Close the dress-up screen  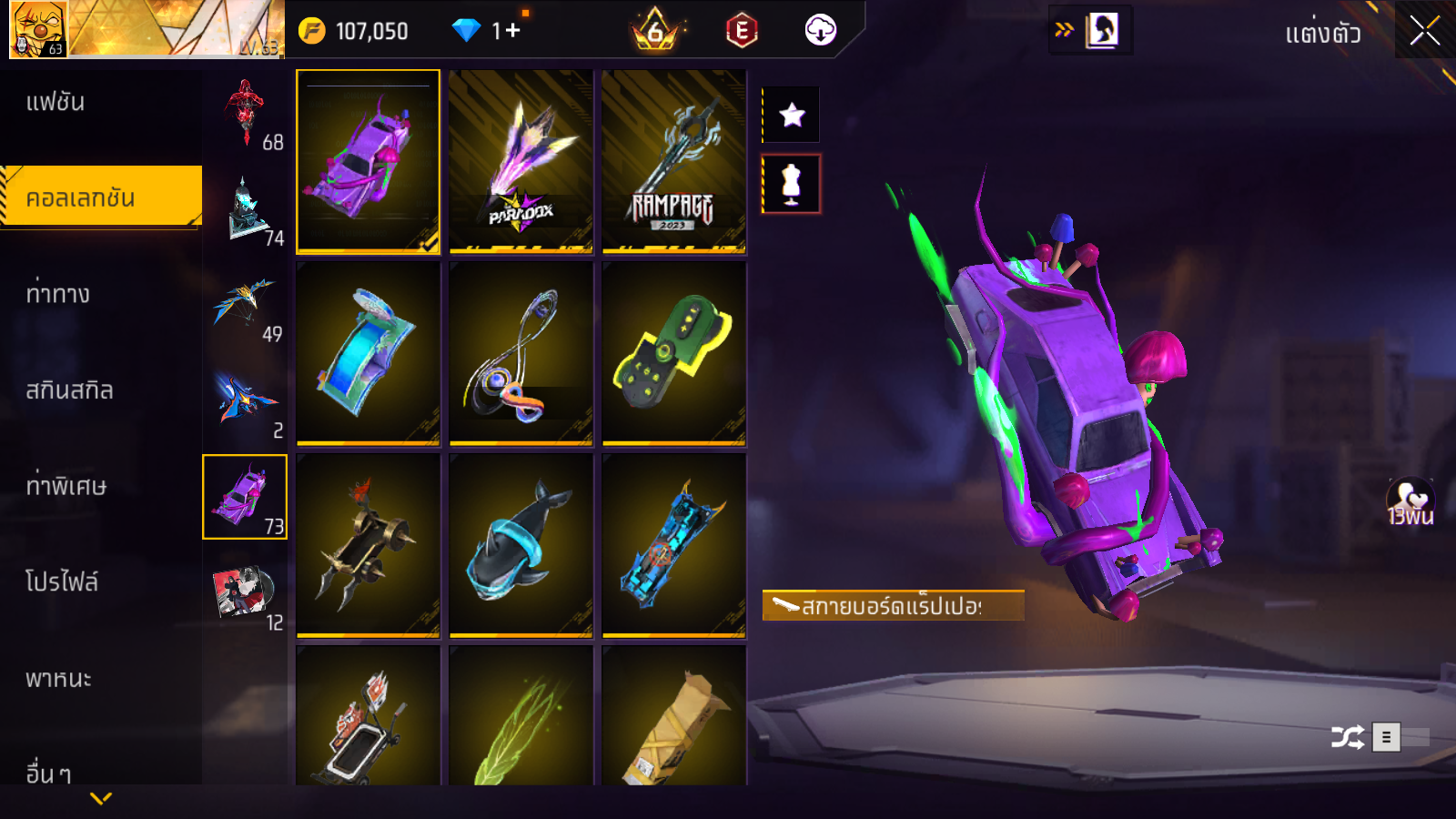[x=1424, y=31]
